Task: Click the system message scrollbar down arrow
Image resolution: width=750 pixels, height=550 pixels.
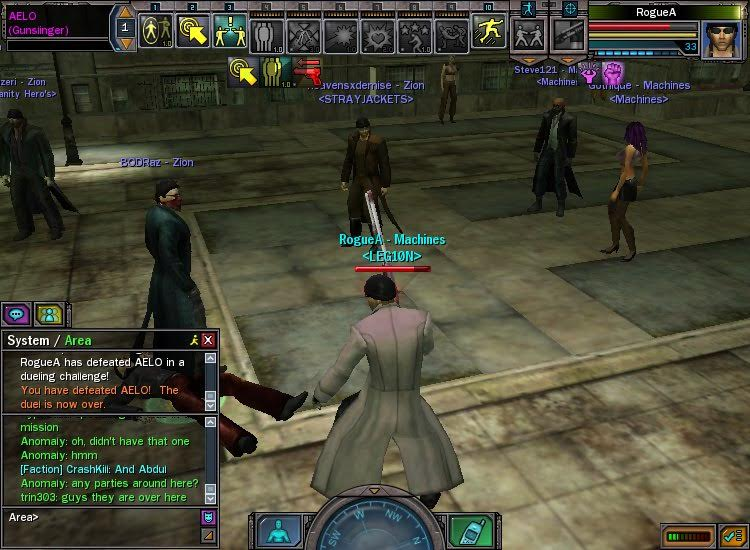Action: coord(210,403)
